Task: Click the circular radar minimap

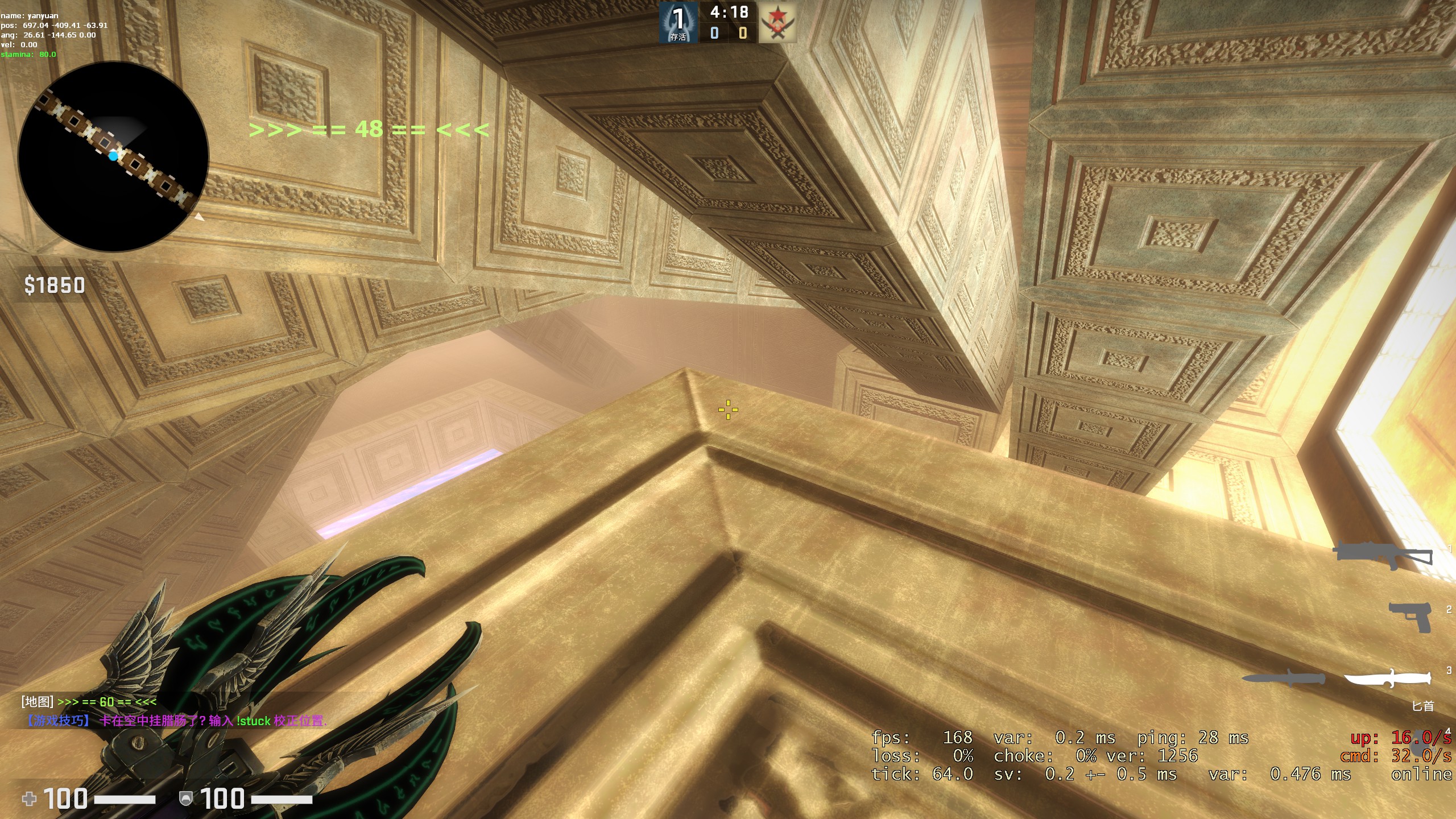Action: 113,156
